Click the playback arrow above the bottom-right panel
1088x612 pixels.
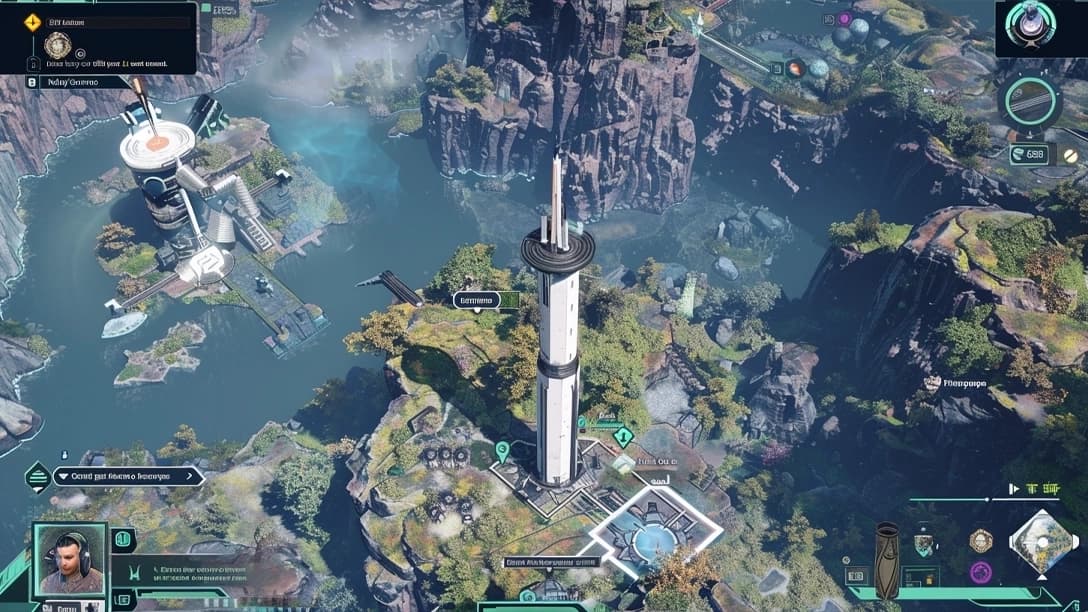(x=1015, y=489)
